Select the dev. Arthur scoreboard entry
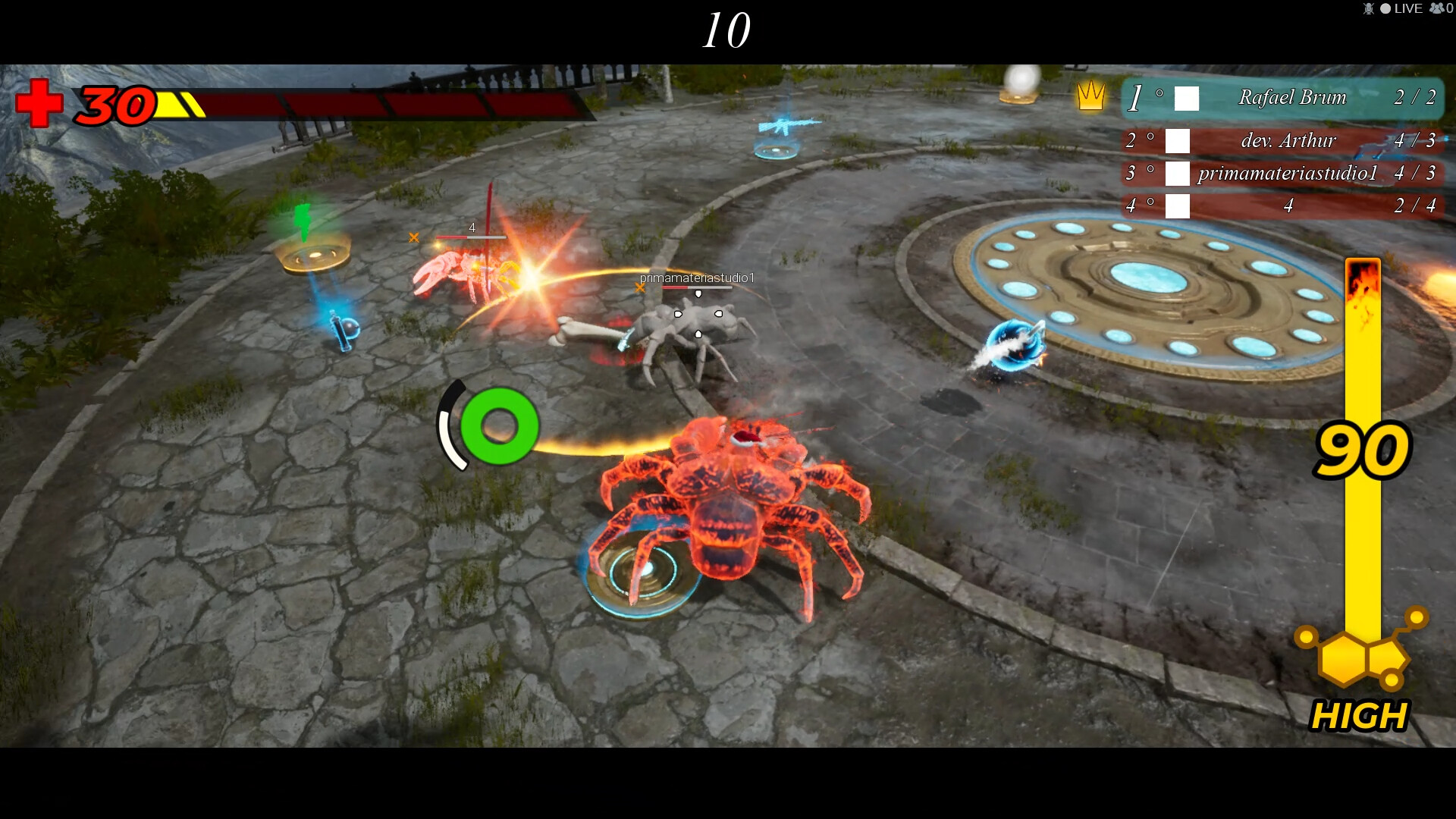The height and width of the screenshot is (819, 1456). [x=1289, y=140]
